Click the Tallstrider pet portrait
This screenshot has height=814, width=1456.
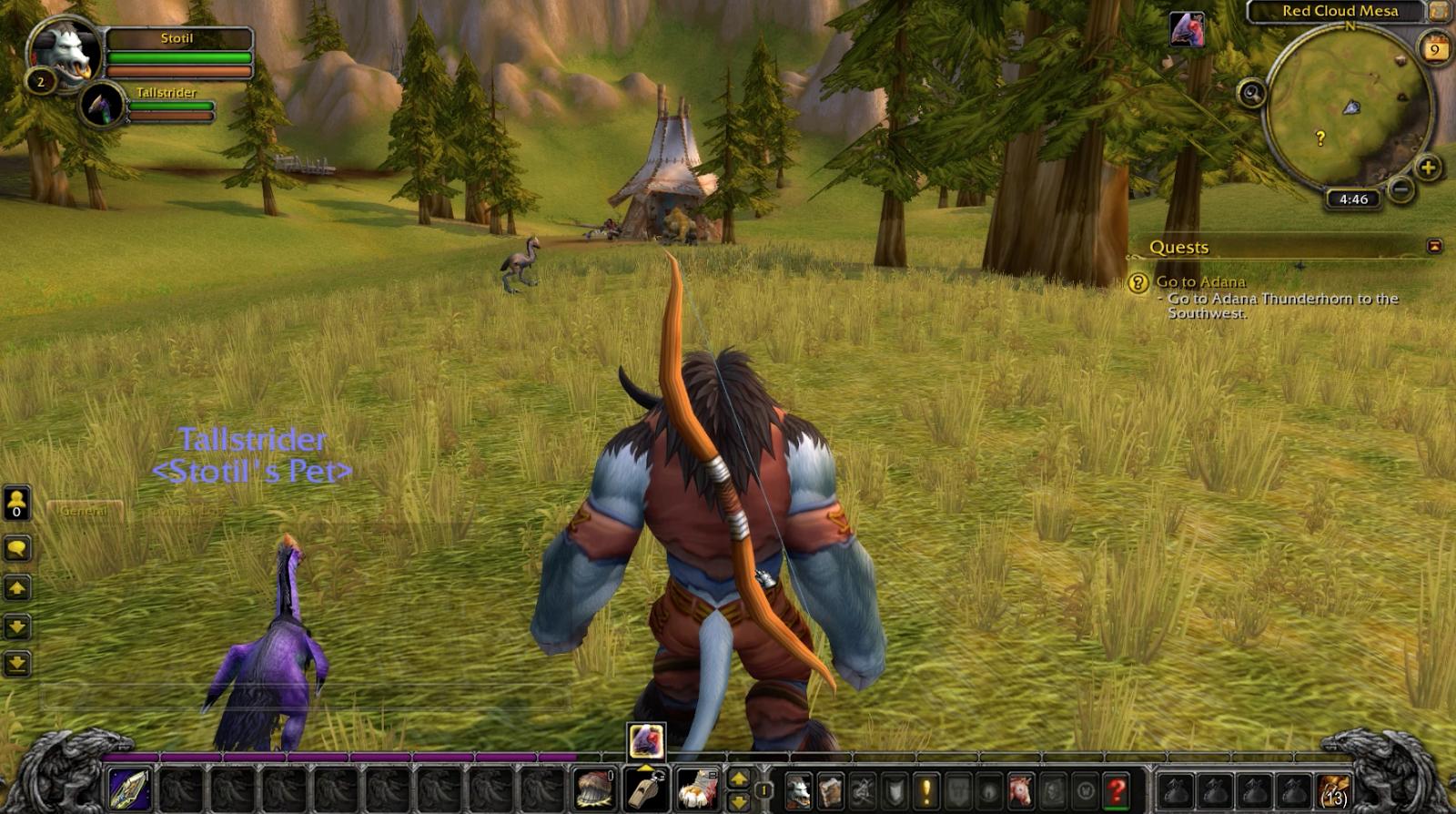tap(103, 106)
